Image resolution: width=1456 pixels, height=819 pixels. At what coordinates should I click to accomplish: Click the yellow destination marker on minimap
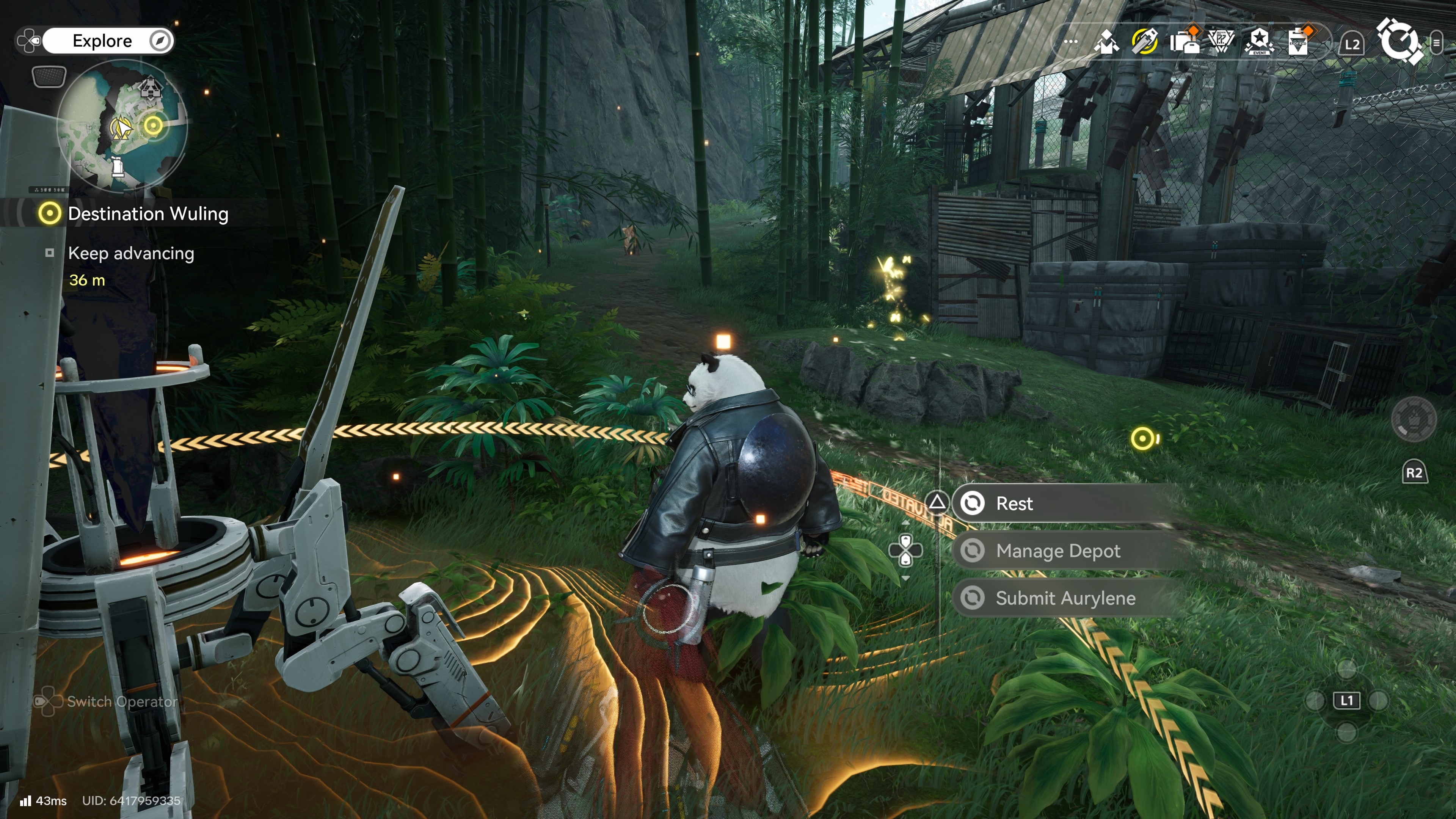click(153, 125)
